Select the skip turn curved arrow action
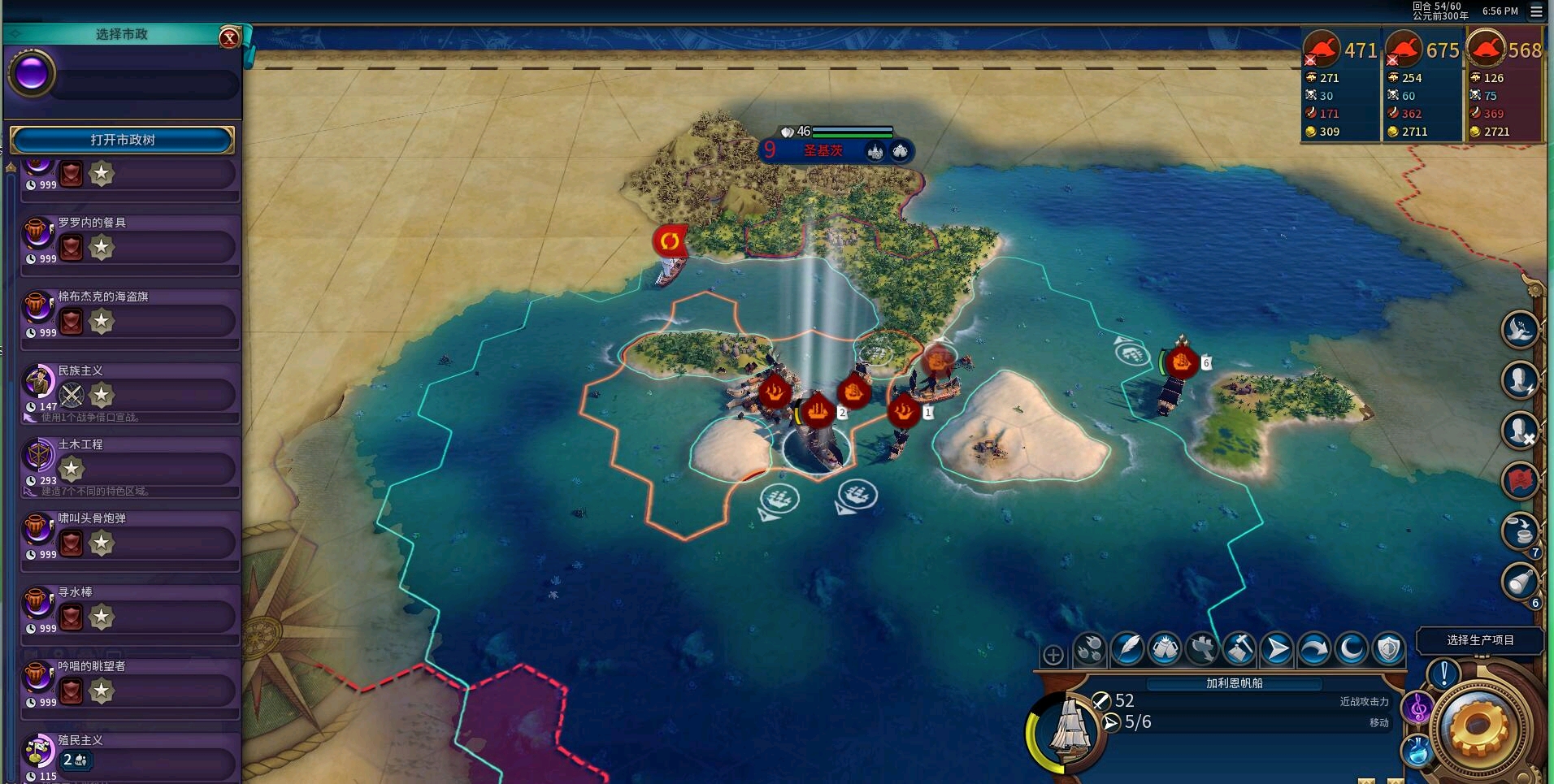 (x=1313, y=649)
